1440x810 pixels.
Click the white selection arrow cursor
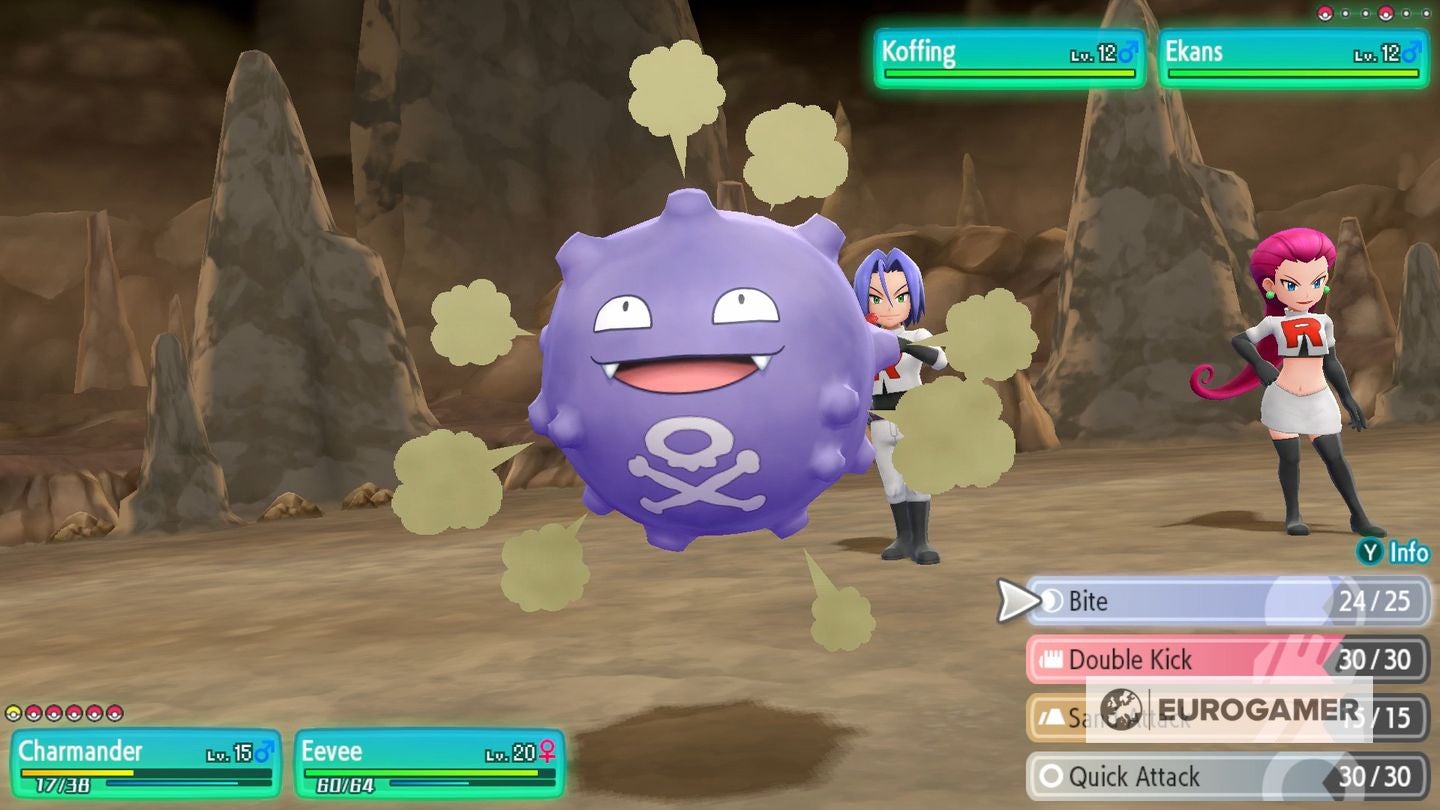(1013, 601)
